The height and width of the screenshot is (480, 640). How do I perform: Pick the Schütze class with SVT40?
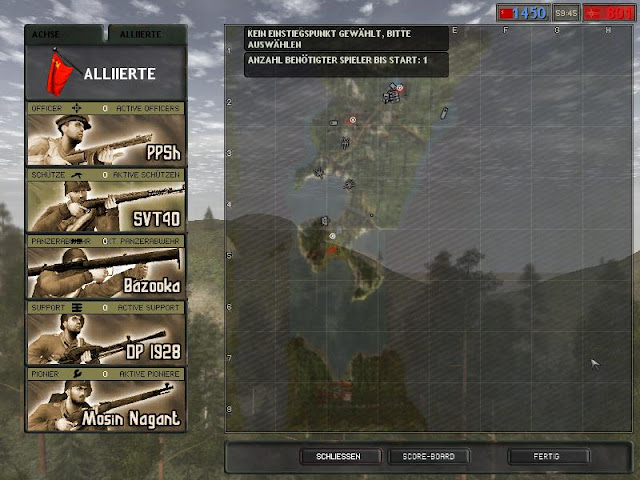pyautogui.click(x=105, y=205)
